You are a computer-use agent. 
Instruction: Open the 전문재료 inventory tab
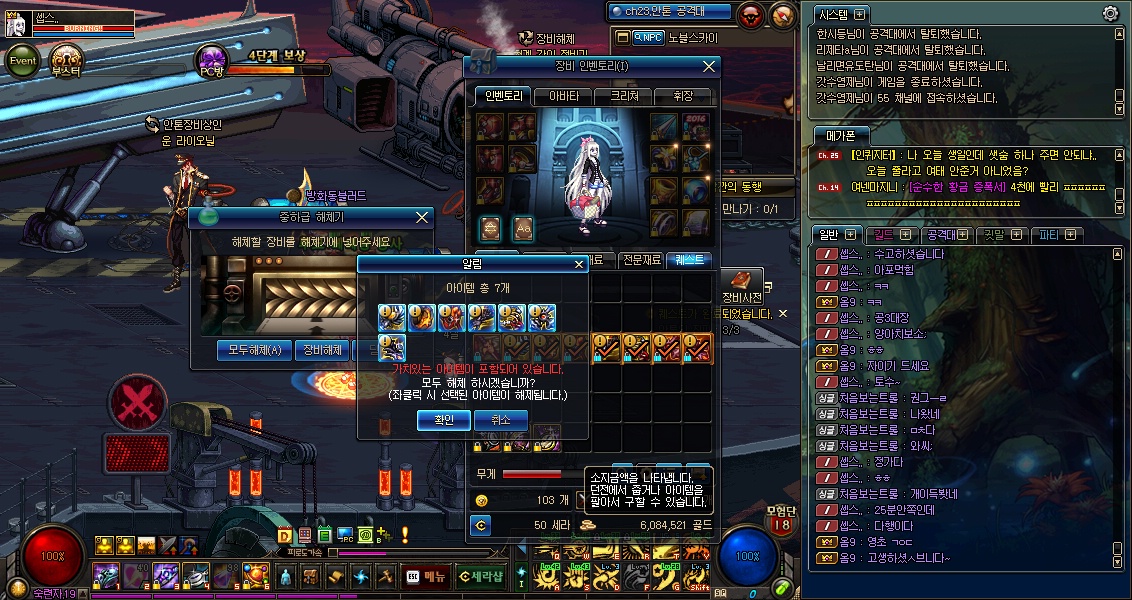640,260
